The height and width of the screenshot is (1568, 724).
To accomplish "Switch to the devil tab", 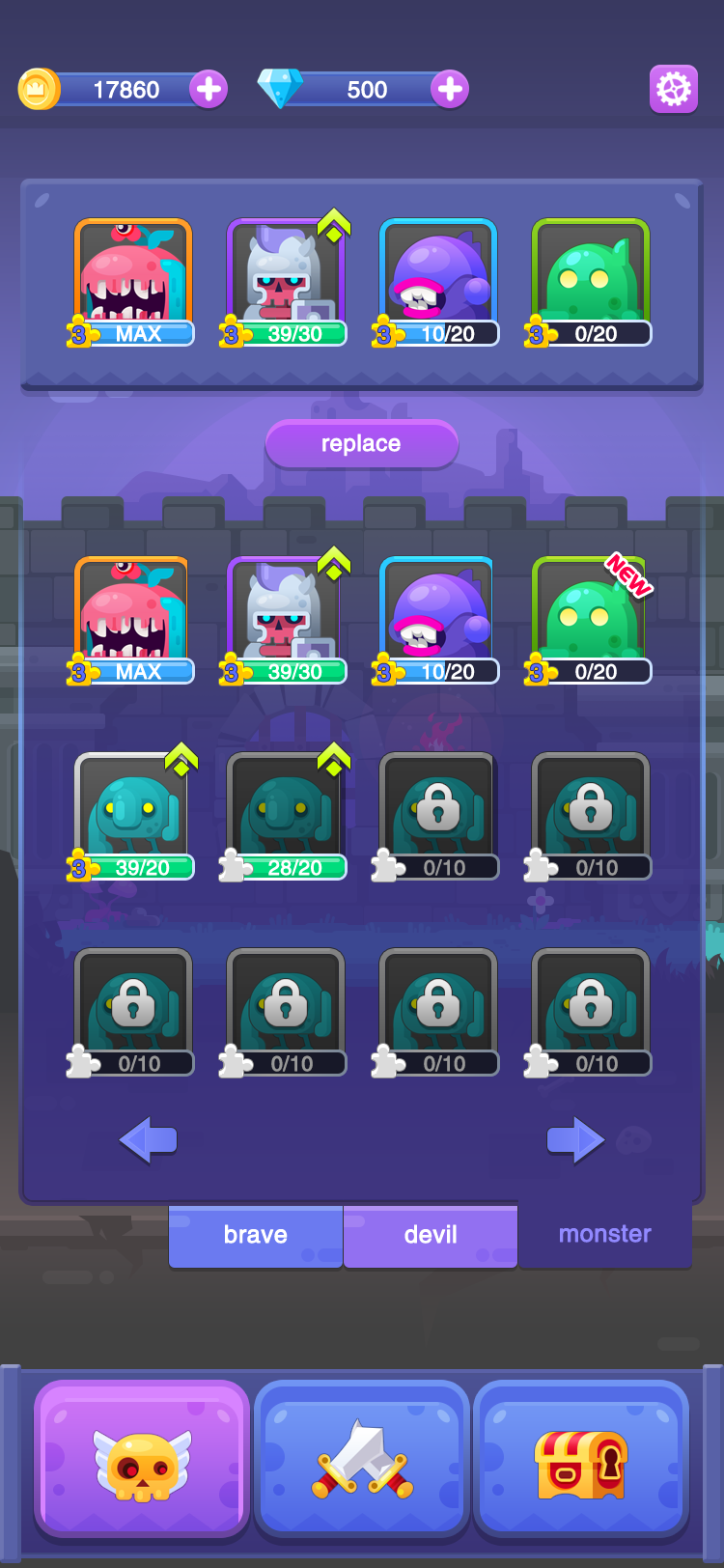I will click(x=431, y=1235).
